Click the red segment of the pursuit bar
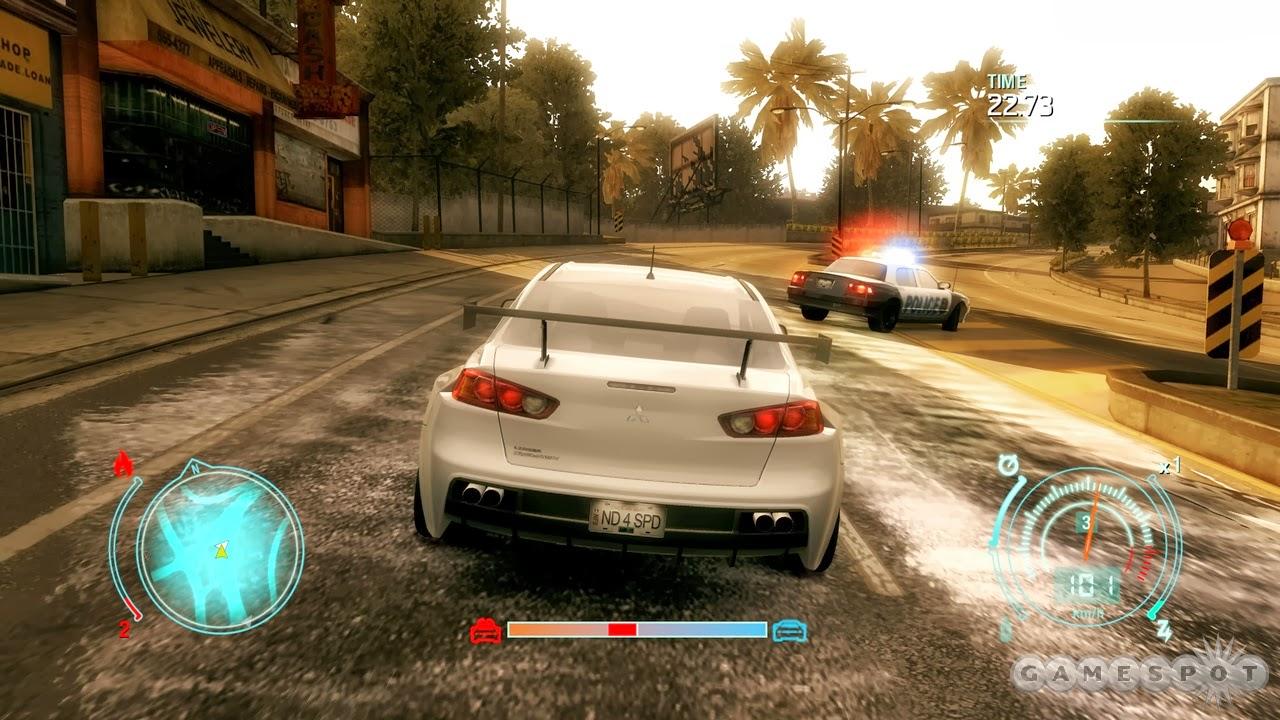 pyautogui.click(x=621, y=631)
